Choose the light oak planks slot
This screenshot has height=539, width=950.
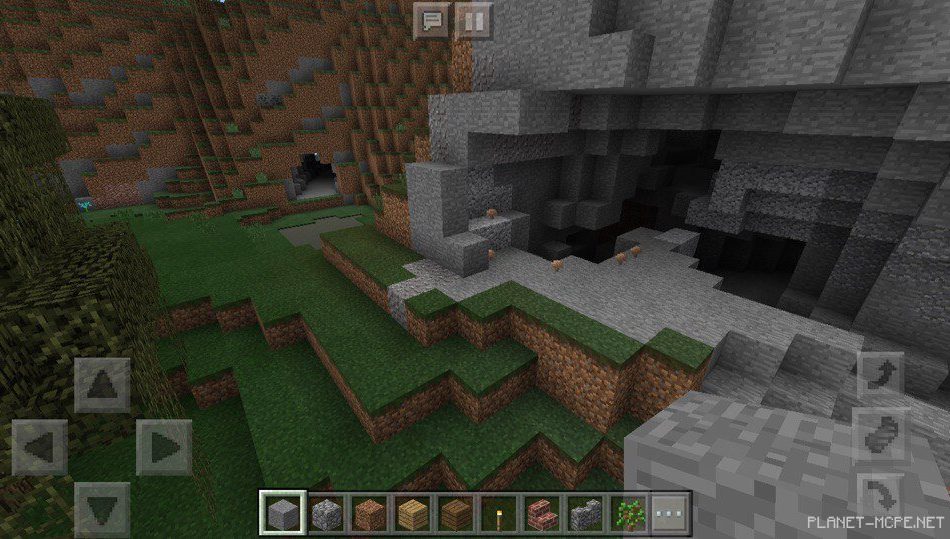click(x=411, y=513)
